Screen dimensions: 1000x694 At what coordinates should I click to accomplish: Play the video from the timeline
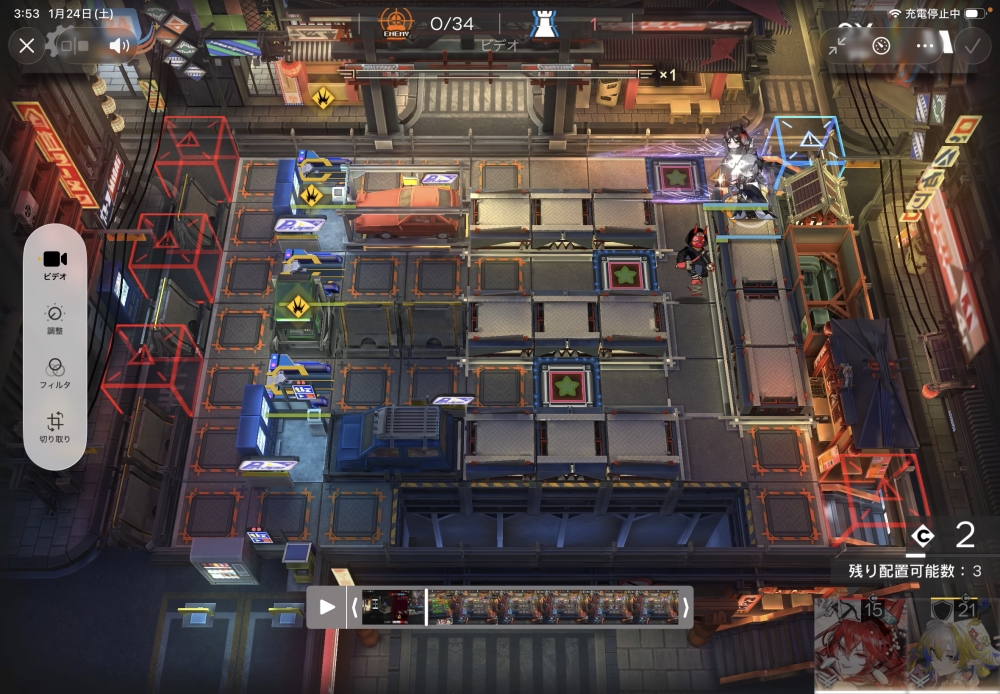pos(327,607)
